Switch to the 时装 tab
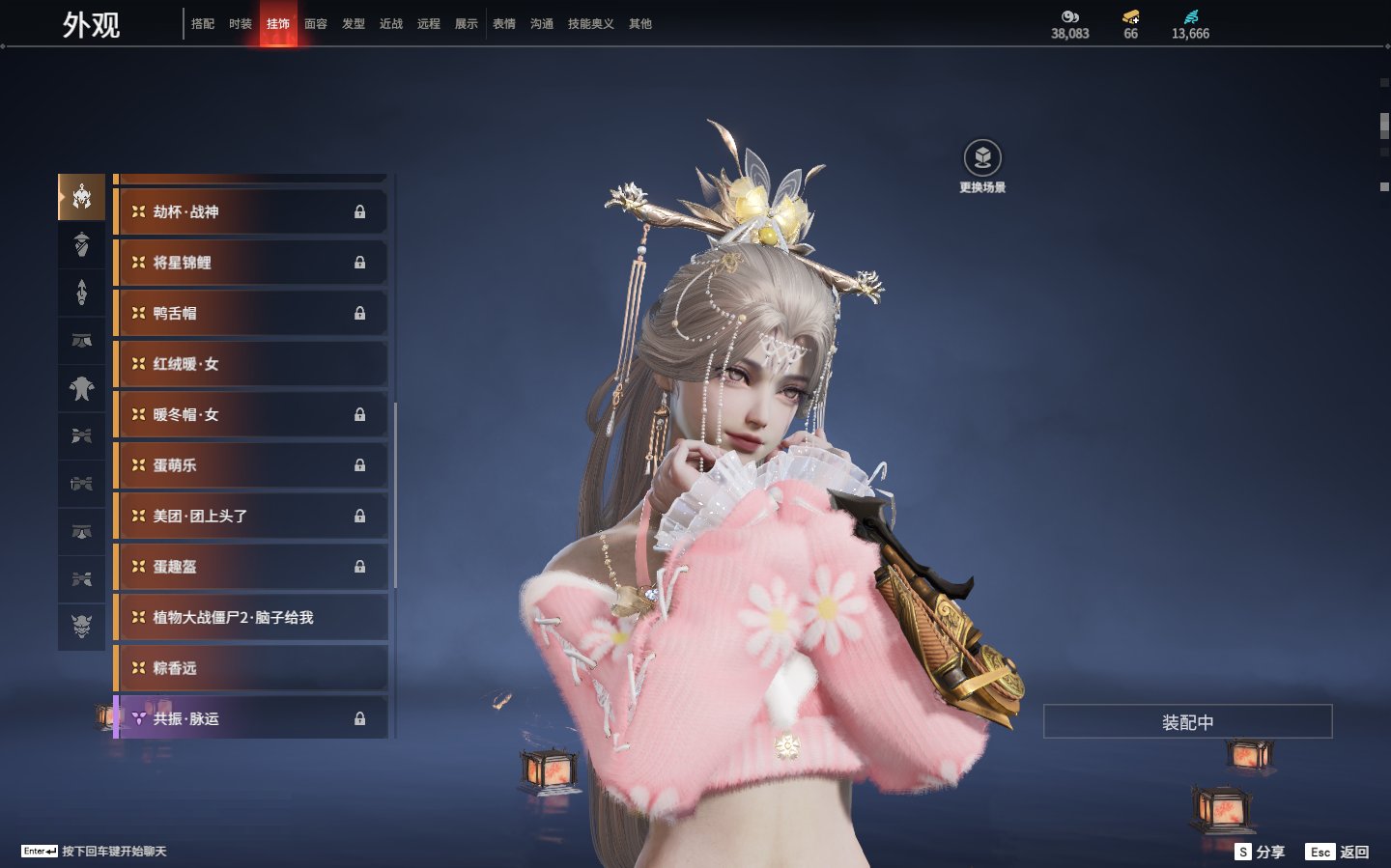This screenshot has height=868, width=1391. coord(241,24)
